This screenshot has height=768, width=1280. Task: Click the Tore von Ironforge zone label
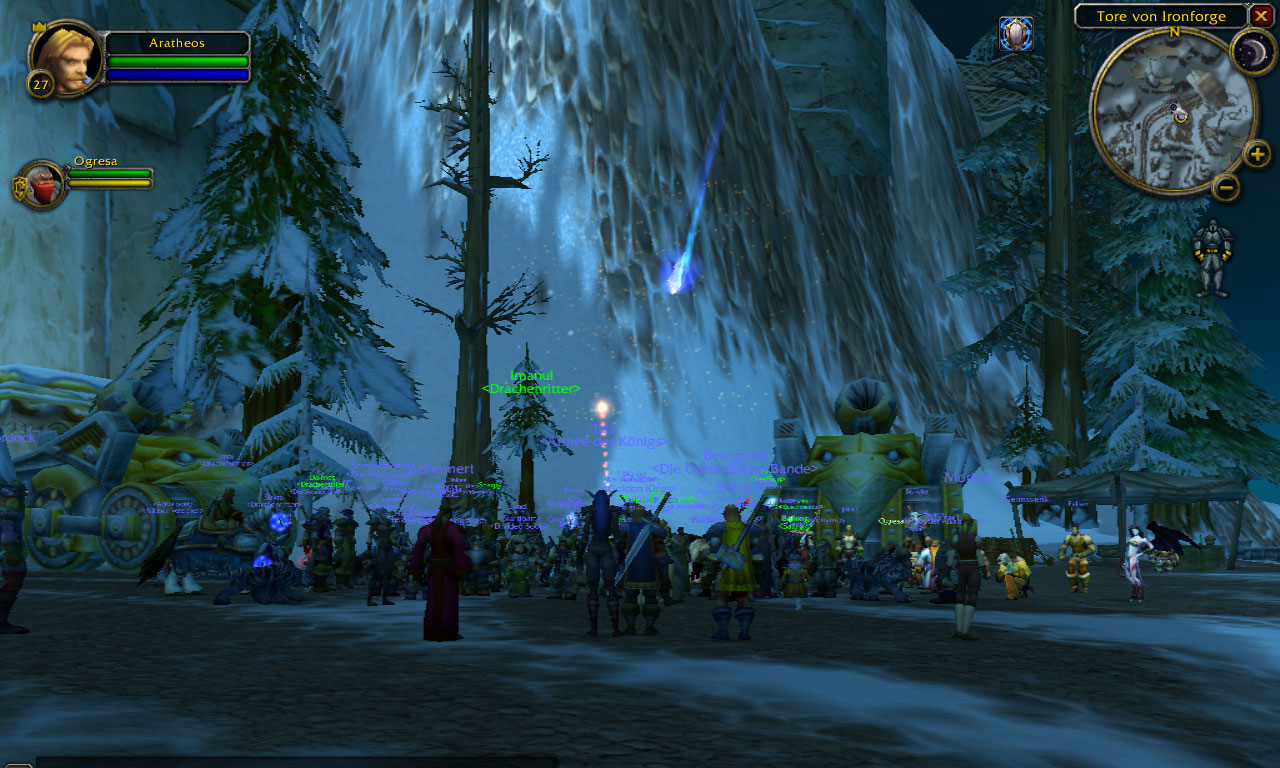pyautogui.click(x=1160, y=16)
